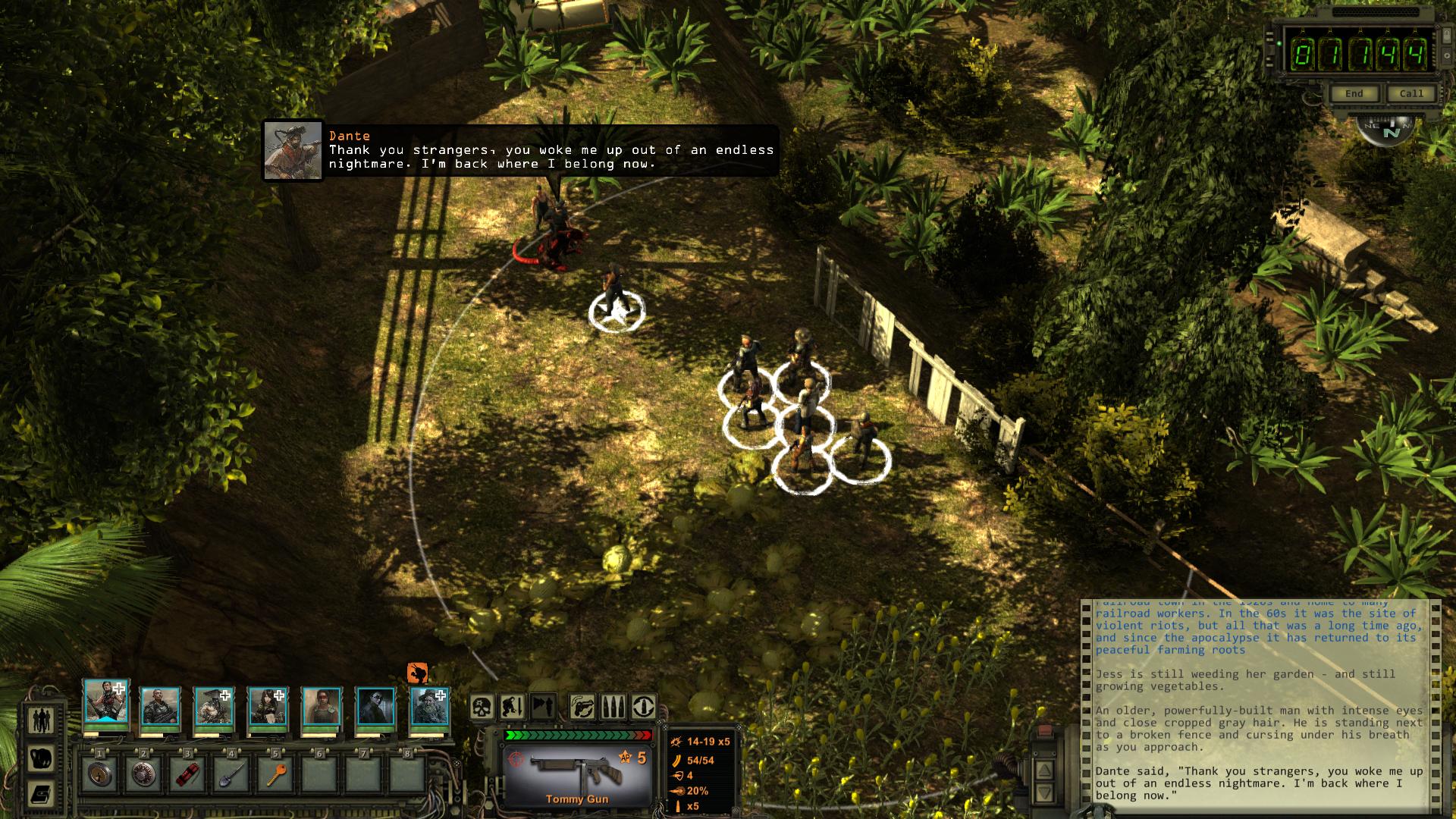The width and height of the screenshot is (1456, 819).
Task: Select the straw-hat fighter portrait
Action: (x=214, y=707)
